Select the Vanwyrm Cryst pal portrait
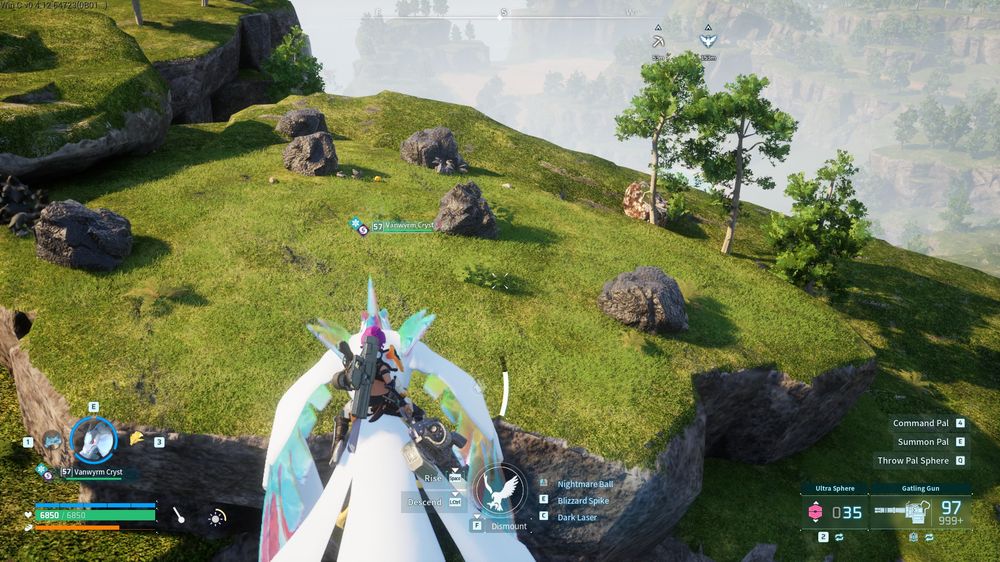 pos(93,439)
